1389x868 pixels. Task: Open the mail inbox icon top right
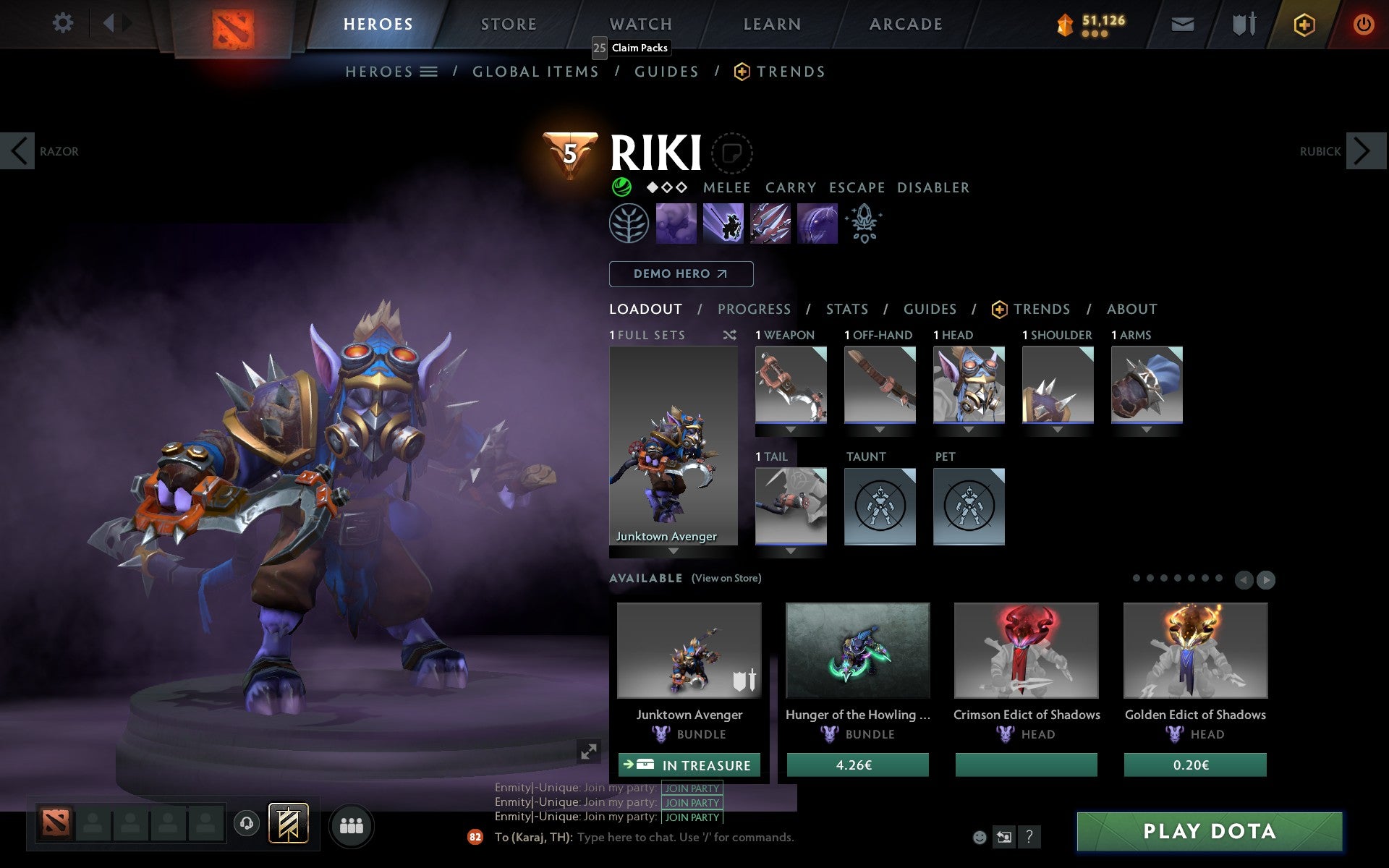(x=1182, y=23)
